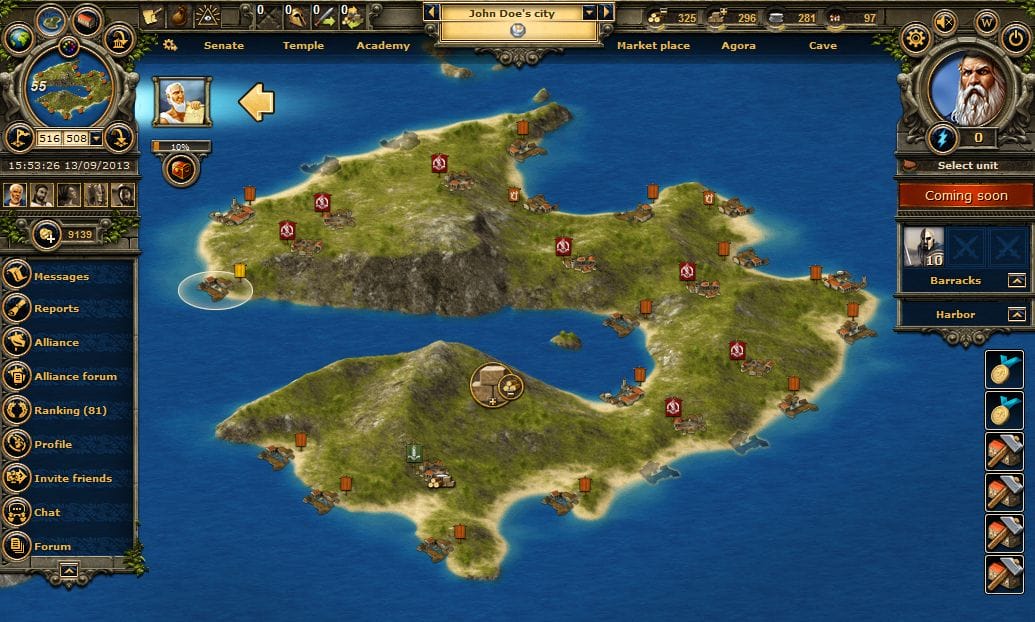Screen dimensions: 1035x622
Task: Select the hoplite unit in Barracks
Action: [x=923, y=246]
